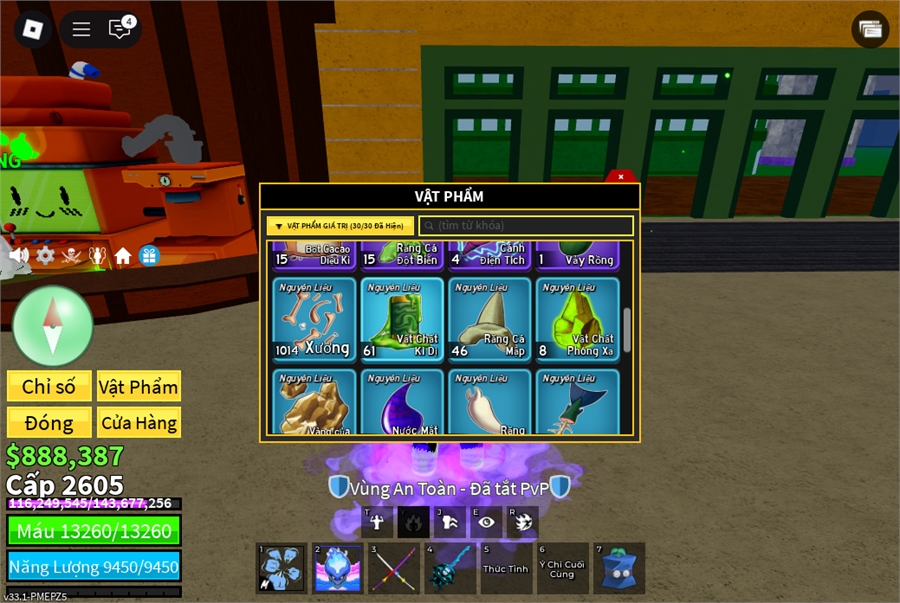Open settings via the gear icon
The height and width of the screenshot is (603, 900).
tap(45, 256)
